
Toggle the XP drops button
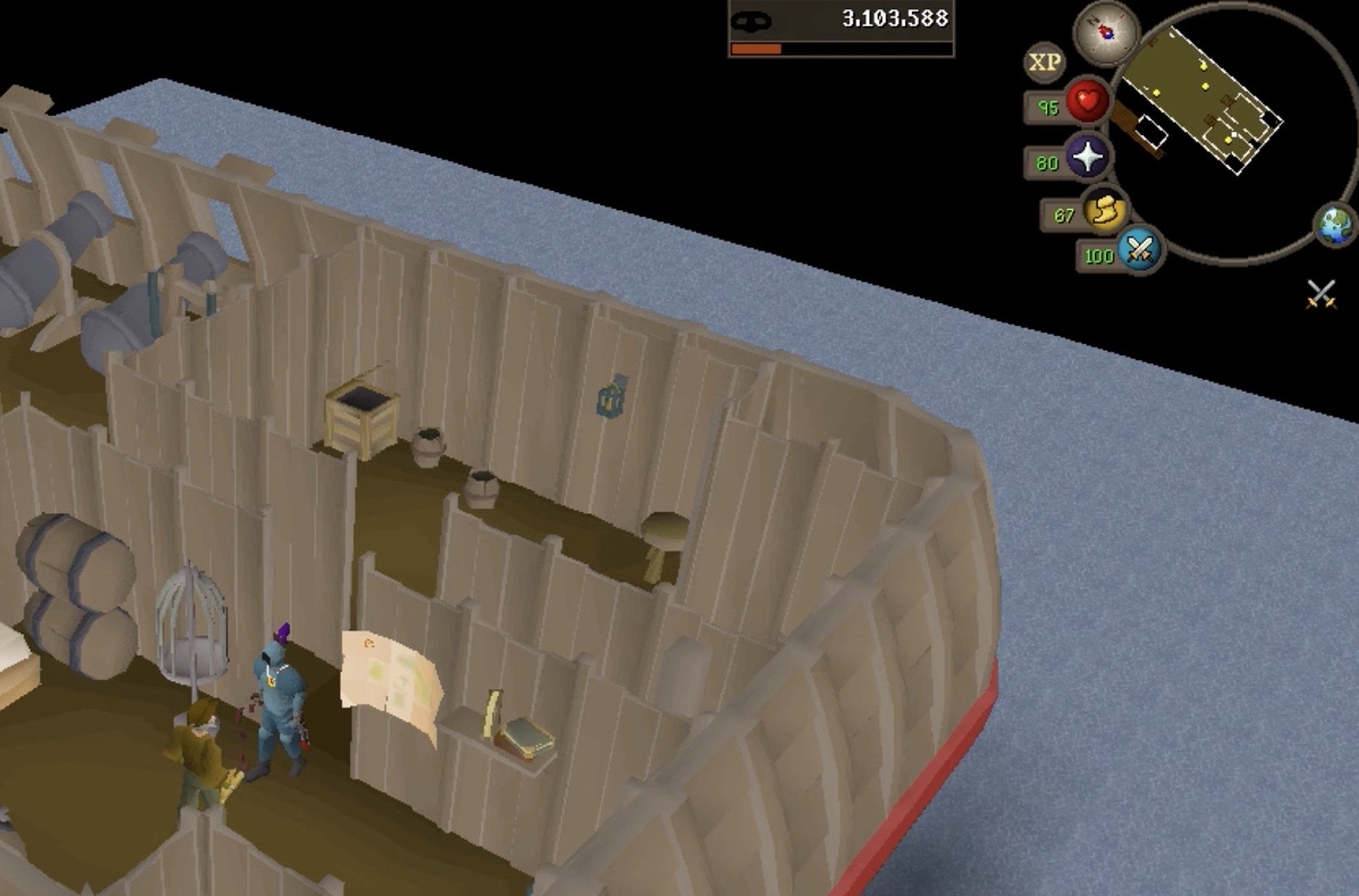tap(1044, 63)
